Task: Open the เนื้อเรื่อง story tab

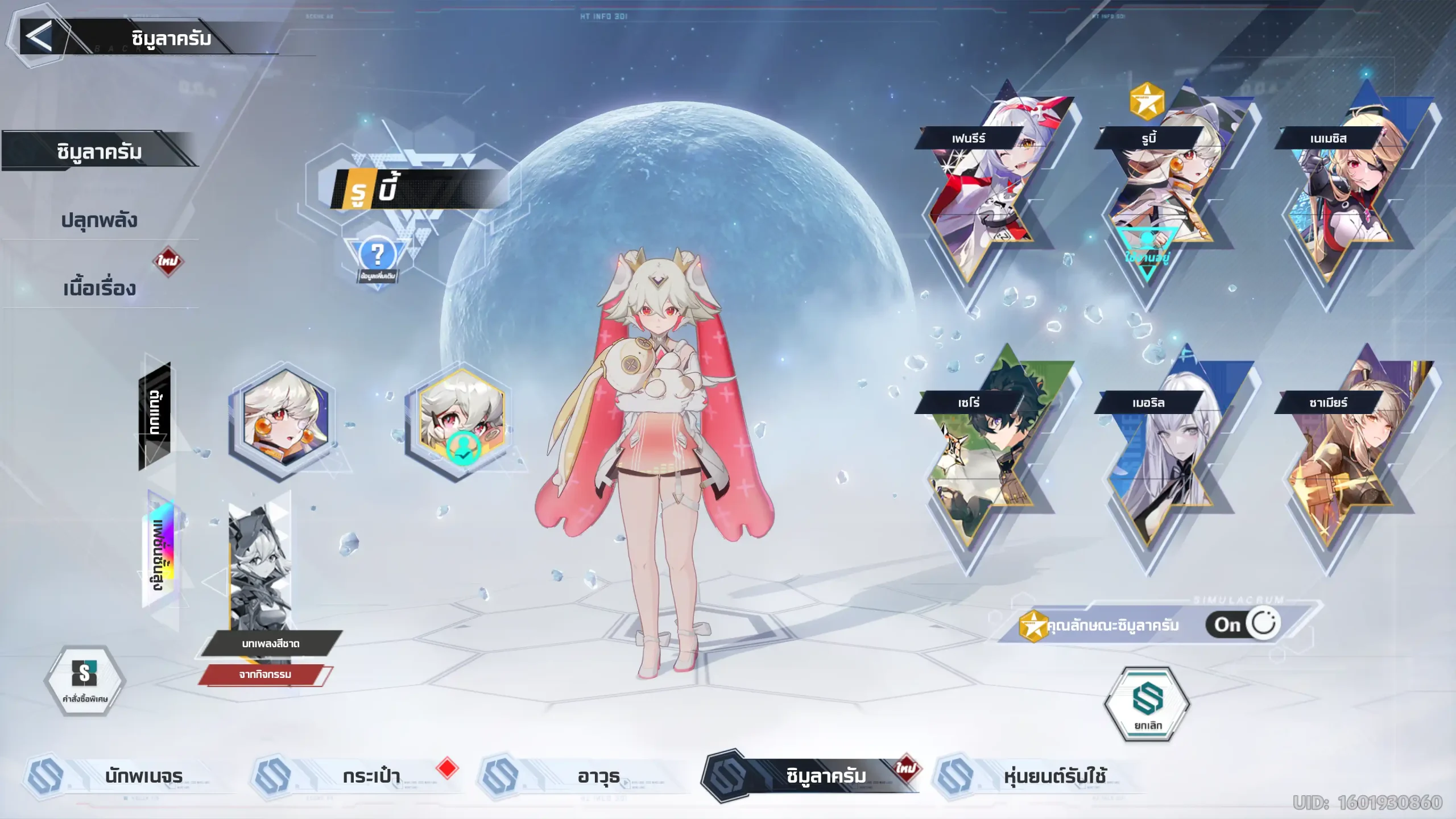Action: 100,288
